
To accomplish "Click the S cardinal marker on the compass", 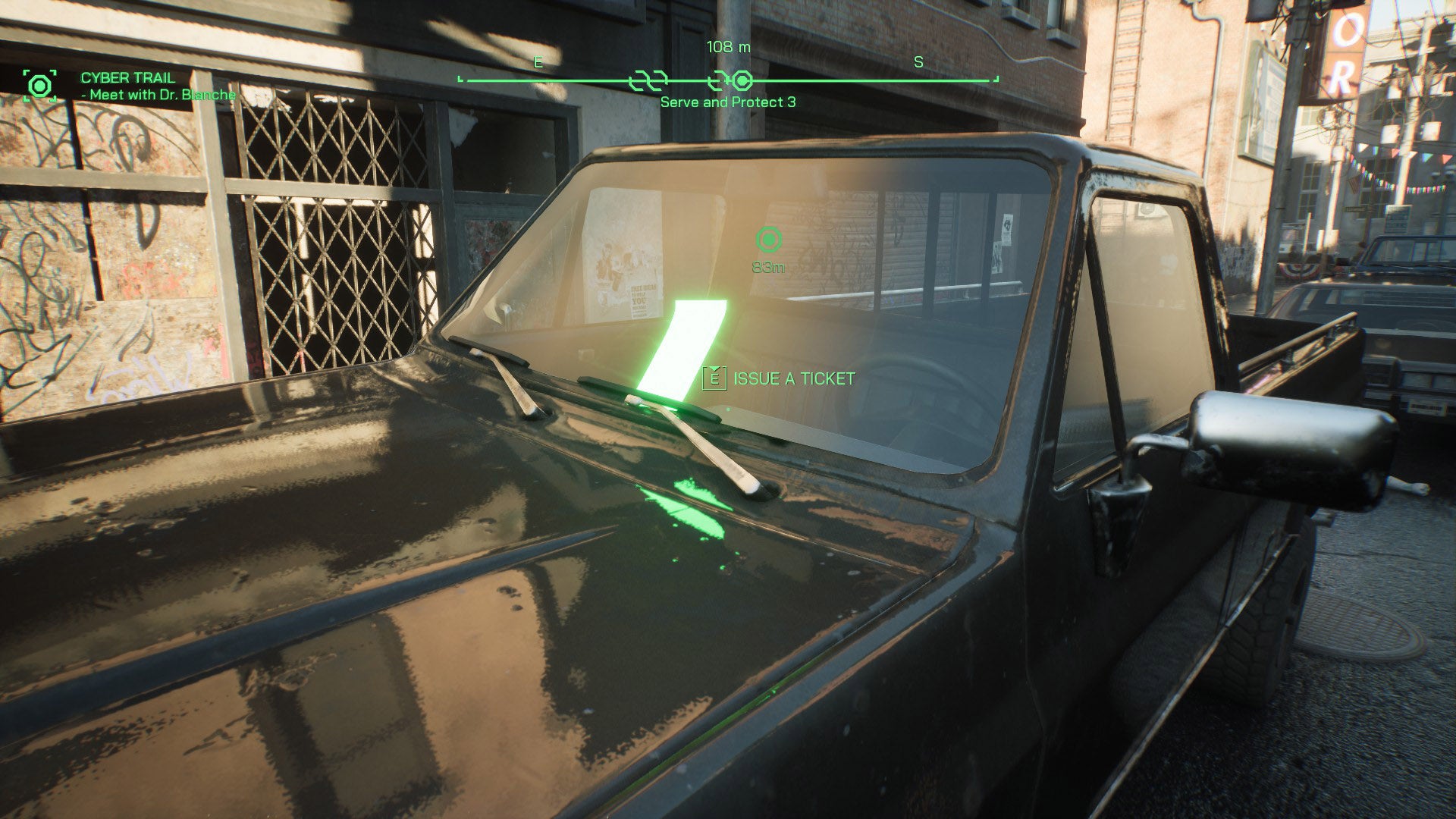I will coord(918,61).
